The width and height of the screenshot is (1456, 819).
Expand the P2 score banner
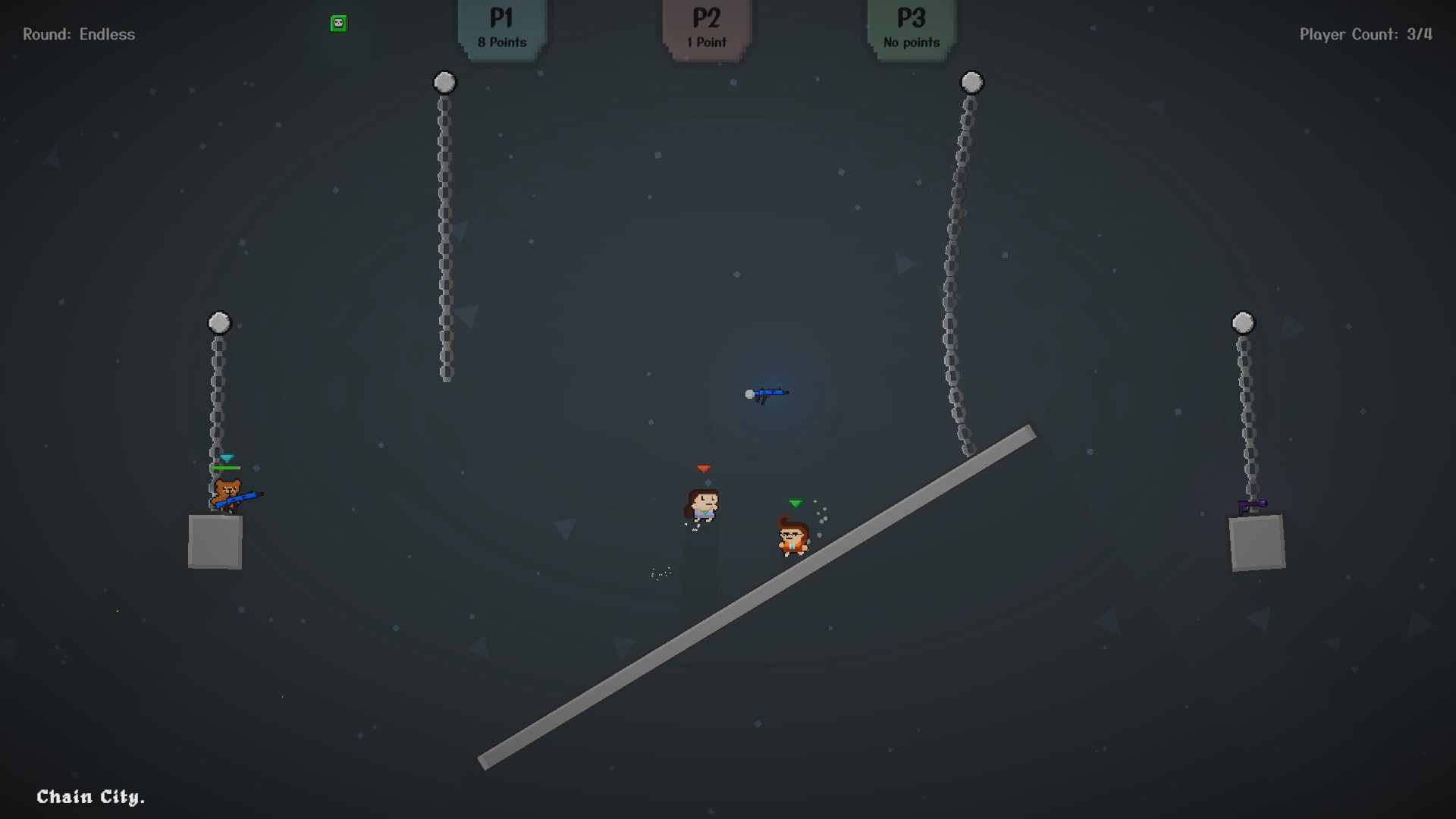705,27
